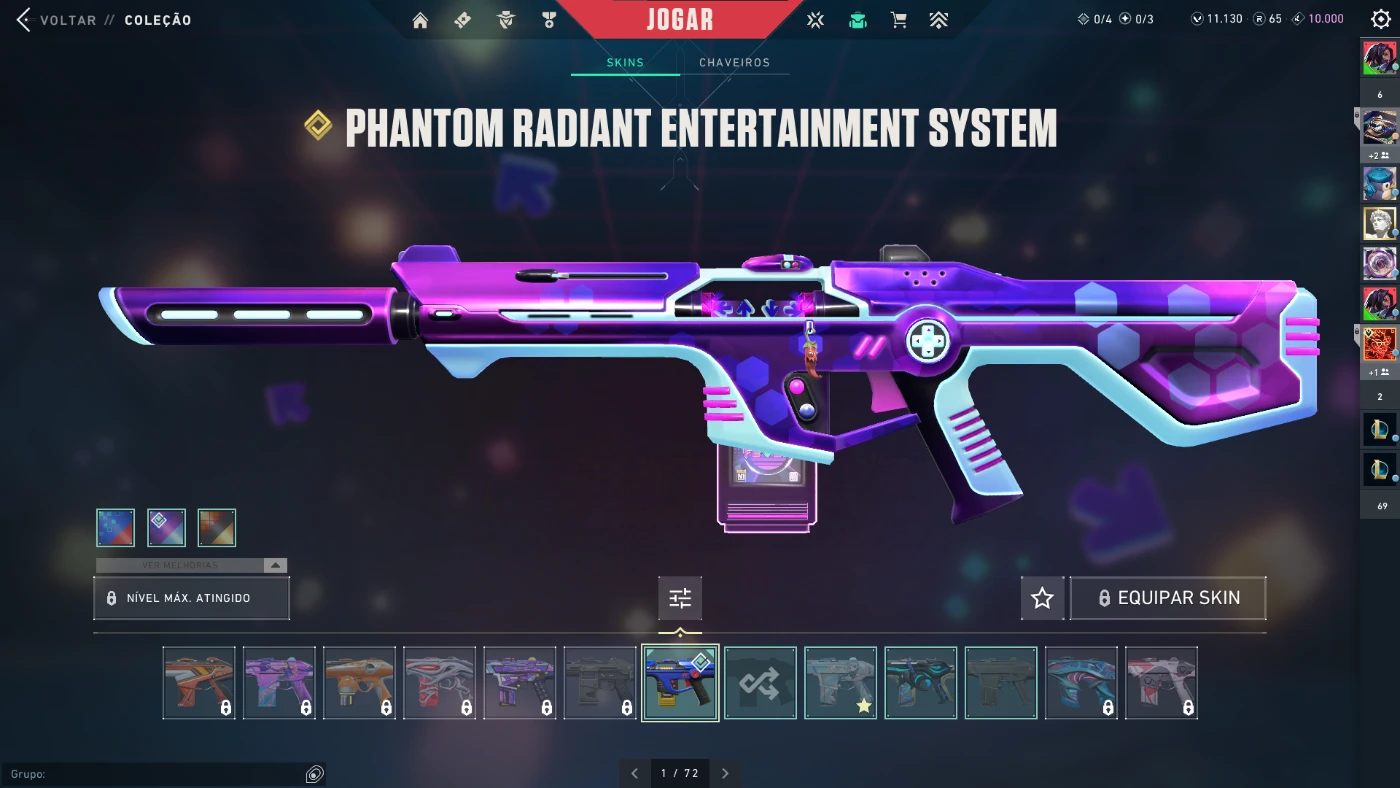
Task: Select the random shuffle skin tile
Action: 760,683
